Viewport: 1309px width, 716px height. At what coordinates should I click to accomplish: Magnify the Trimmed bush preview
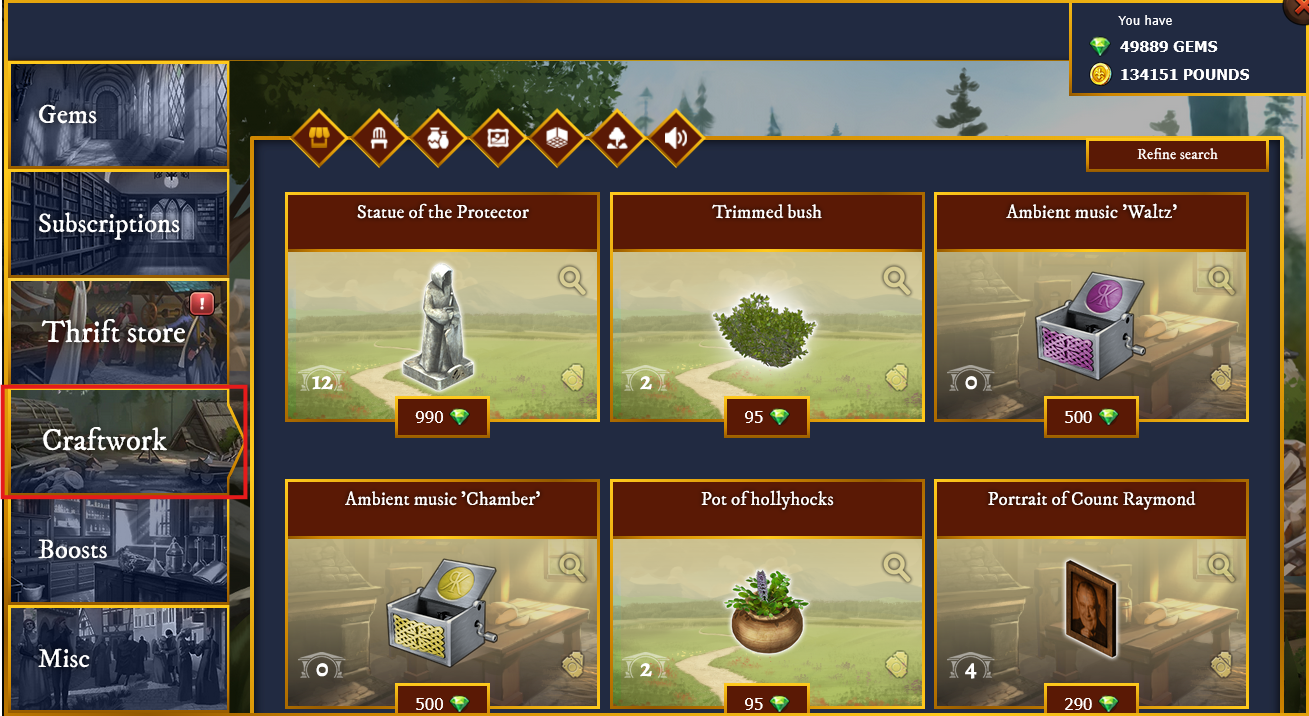897,281
